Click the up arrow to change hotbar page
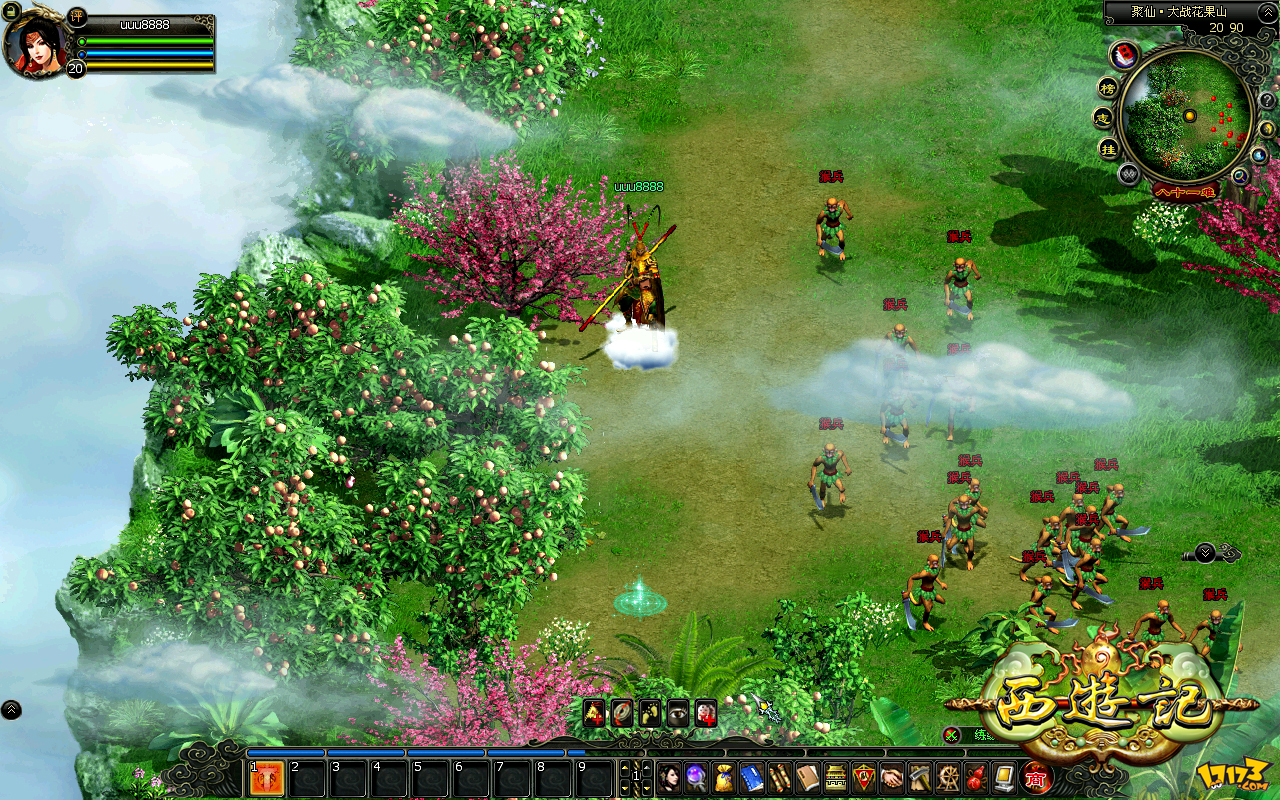1280x800 pixels. click(625, 767)
